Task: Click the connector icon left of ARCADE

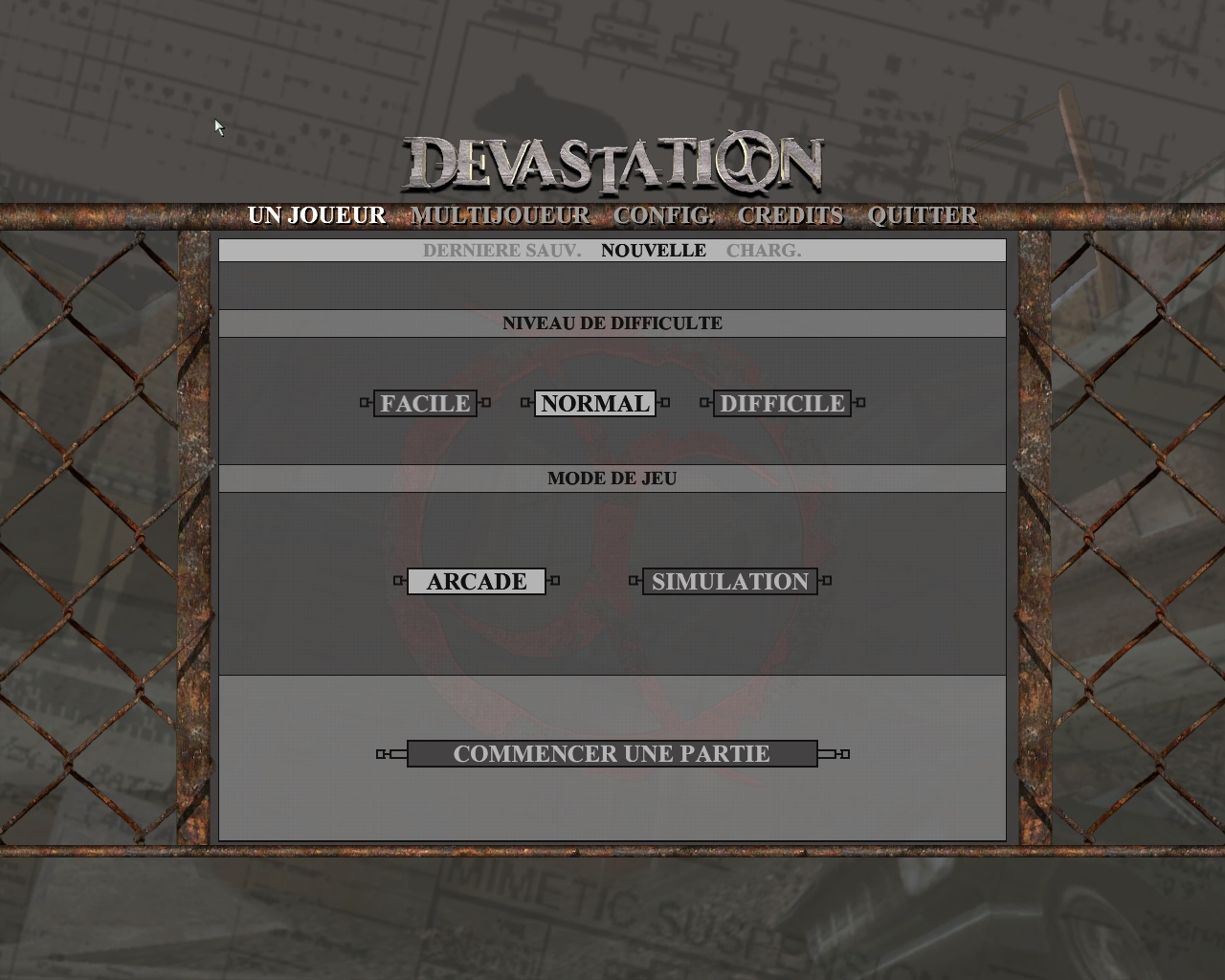Action: (x=397, y=581)
